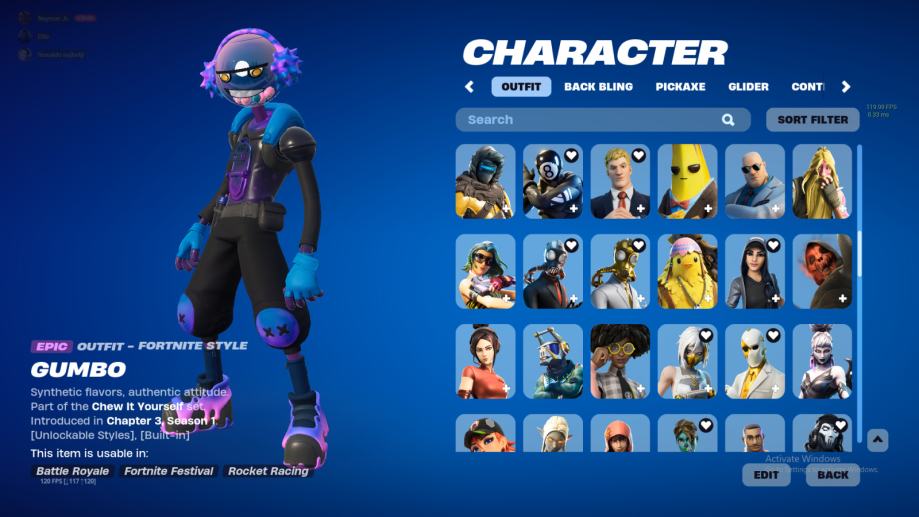Click the left arrow beside the category tabs
919x517 pixels.
[469, 87]
